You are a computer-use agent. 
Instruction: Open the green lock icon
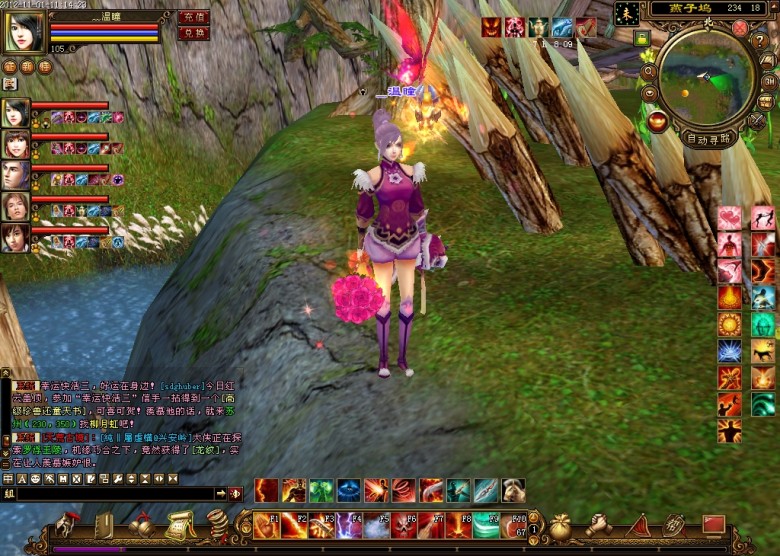(x=641, y=38)
